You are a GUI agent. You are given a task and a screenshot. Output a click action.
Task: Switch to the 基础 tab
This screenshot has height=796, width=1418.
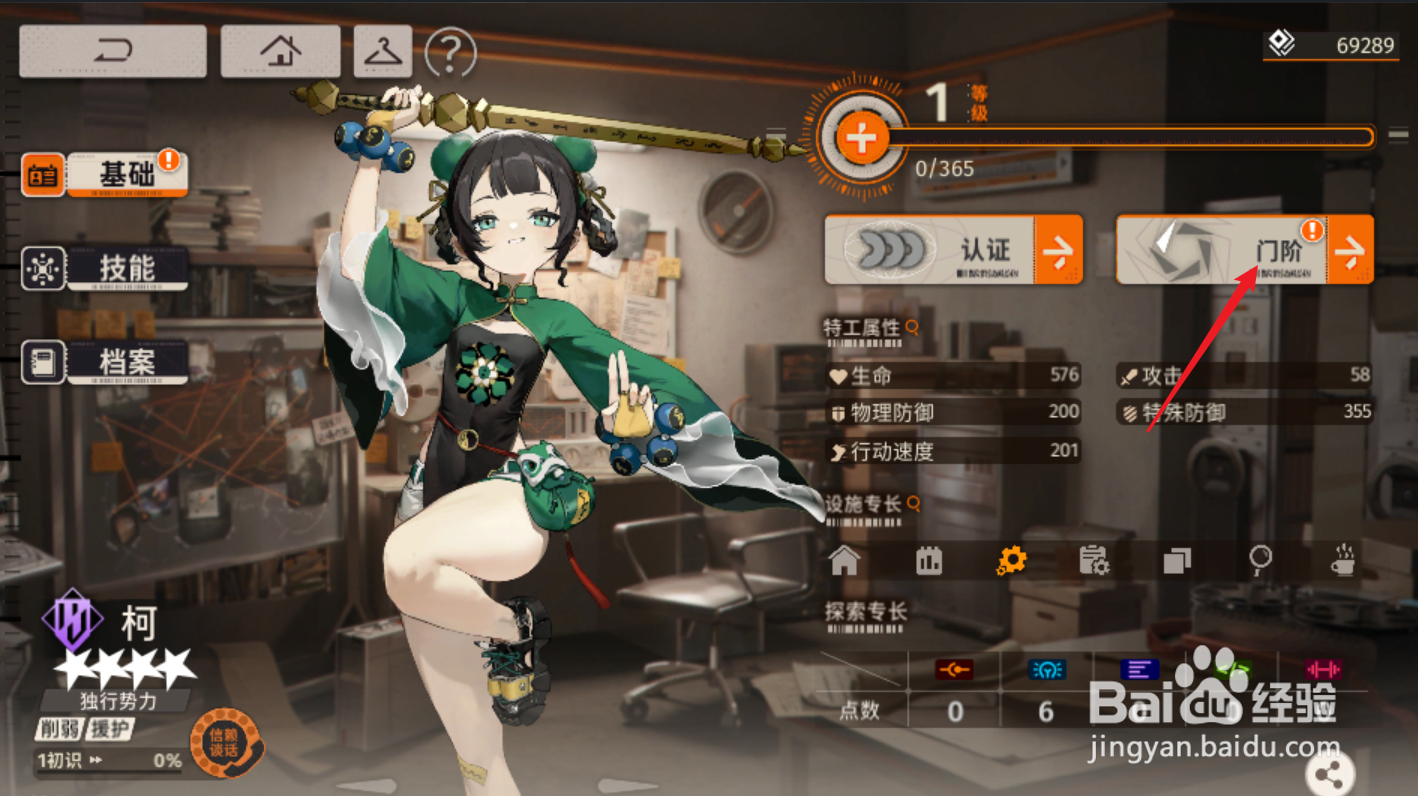[126, 174]
